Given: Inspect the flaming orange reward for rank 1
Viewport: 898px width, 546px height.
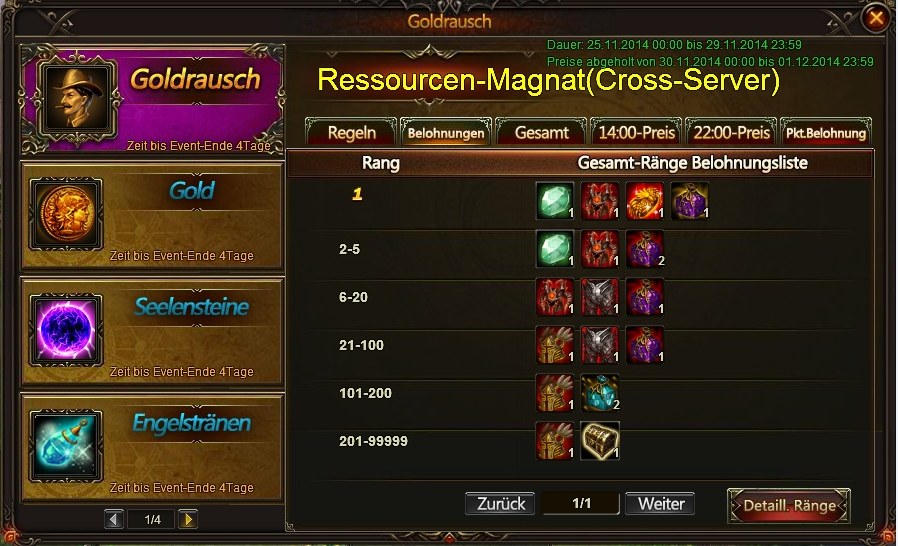Looking at the screenshot, I should pos(645,200).
